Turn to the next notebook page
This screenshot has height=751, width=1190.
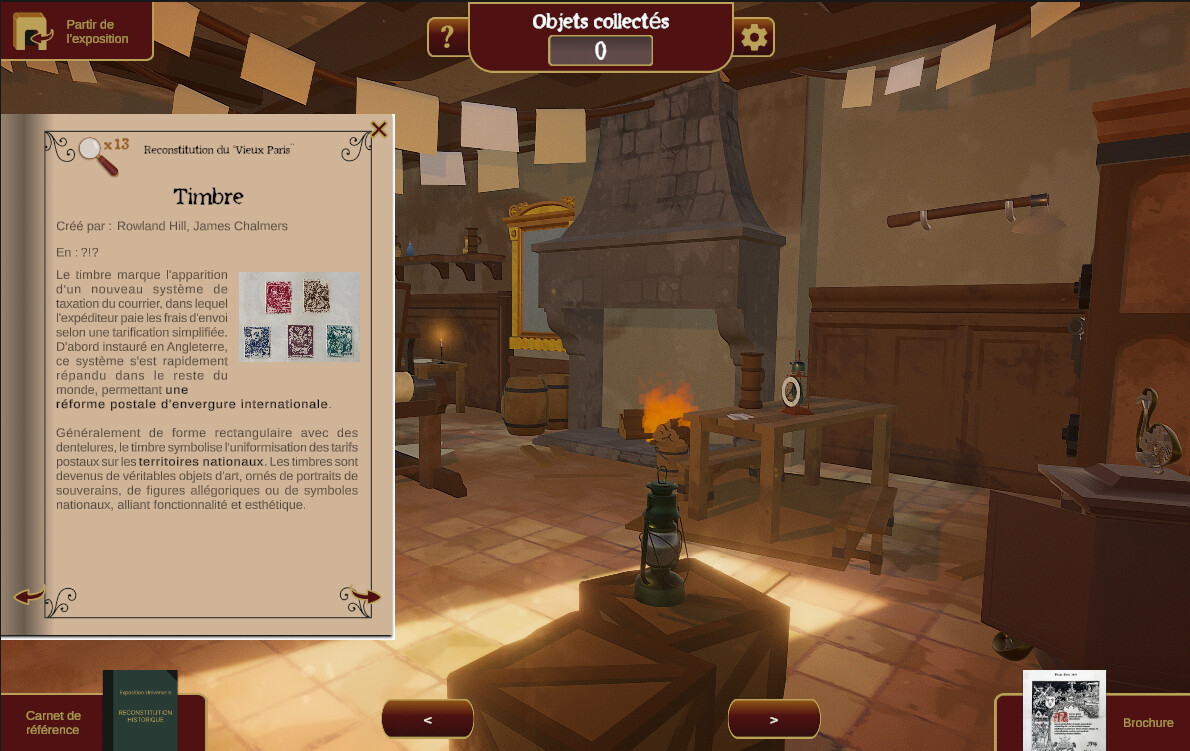(364, 597)
